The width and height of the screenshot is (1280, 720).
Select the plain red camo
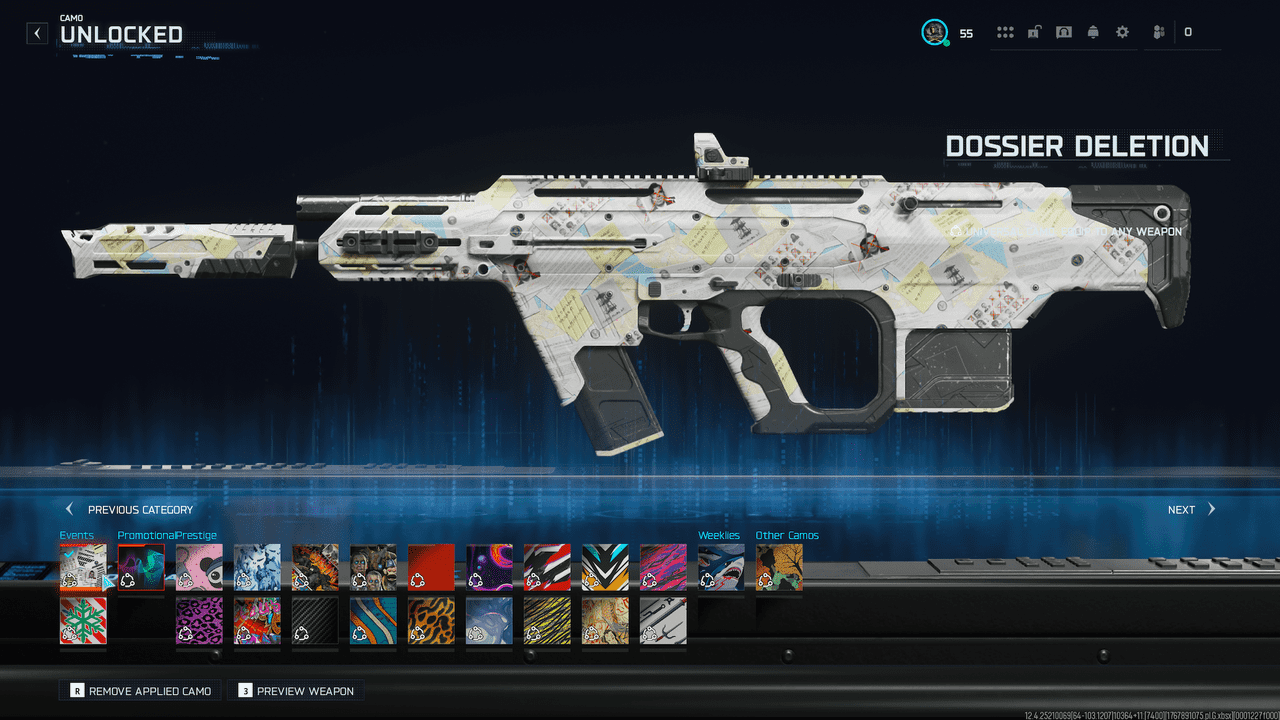[431, 567]
